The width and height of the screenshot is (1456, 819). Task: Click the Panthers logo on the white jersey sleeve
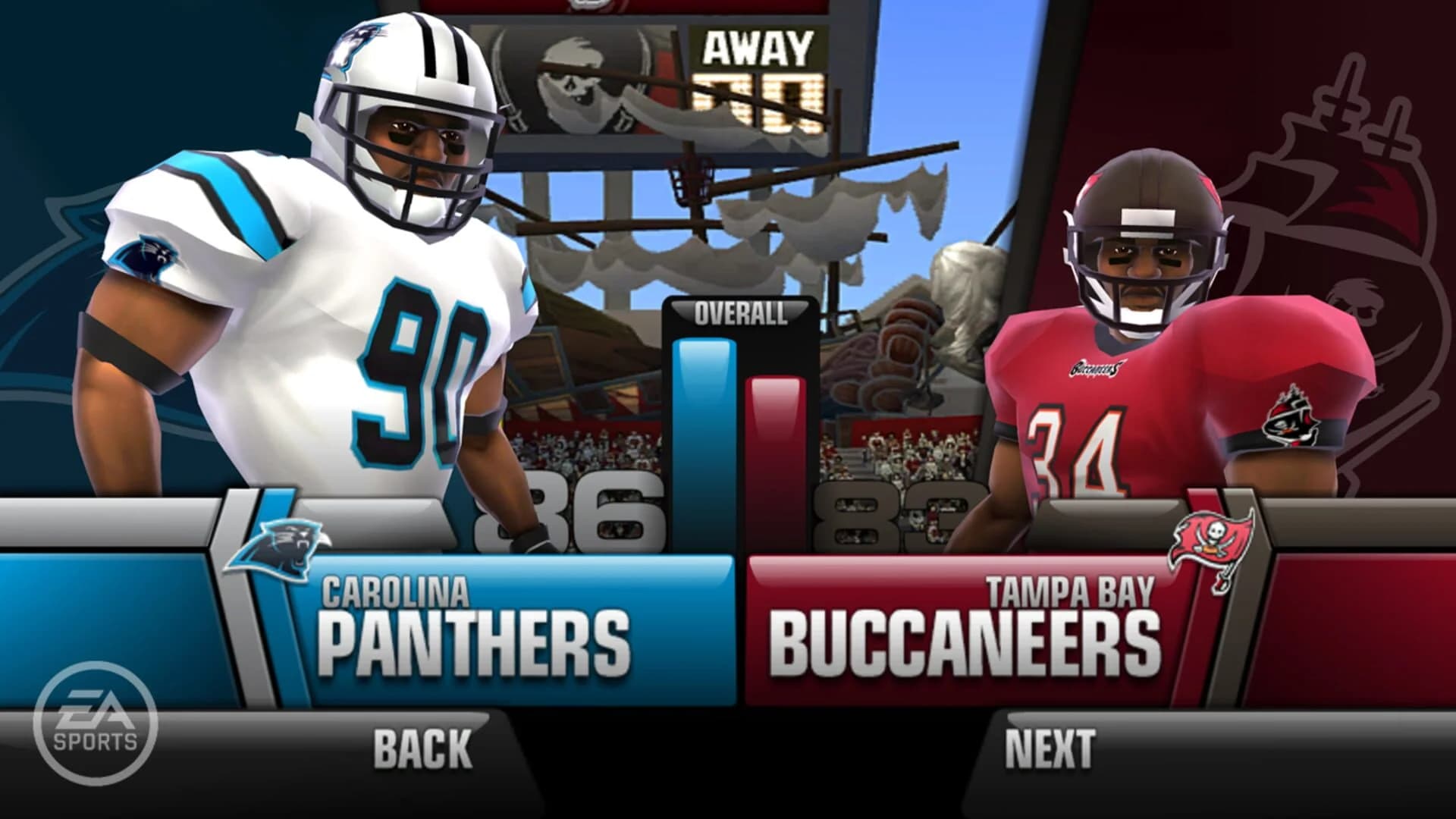tap(146, 256)
